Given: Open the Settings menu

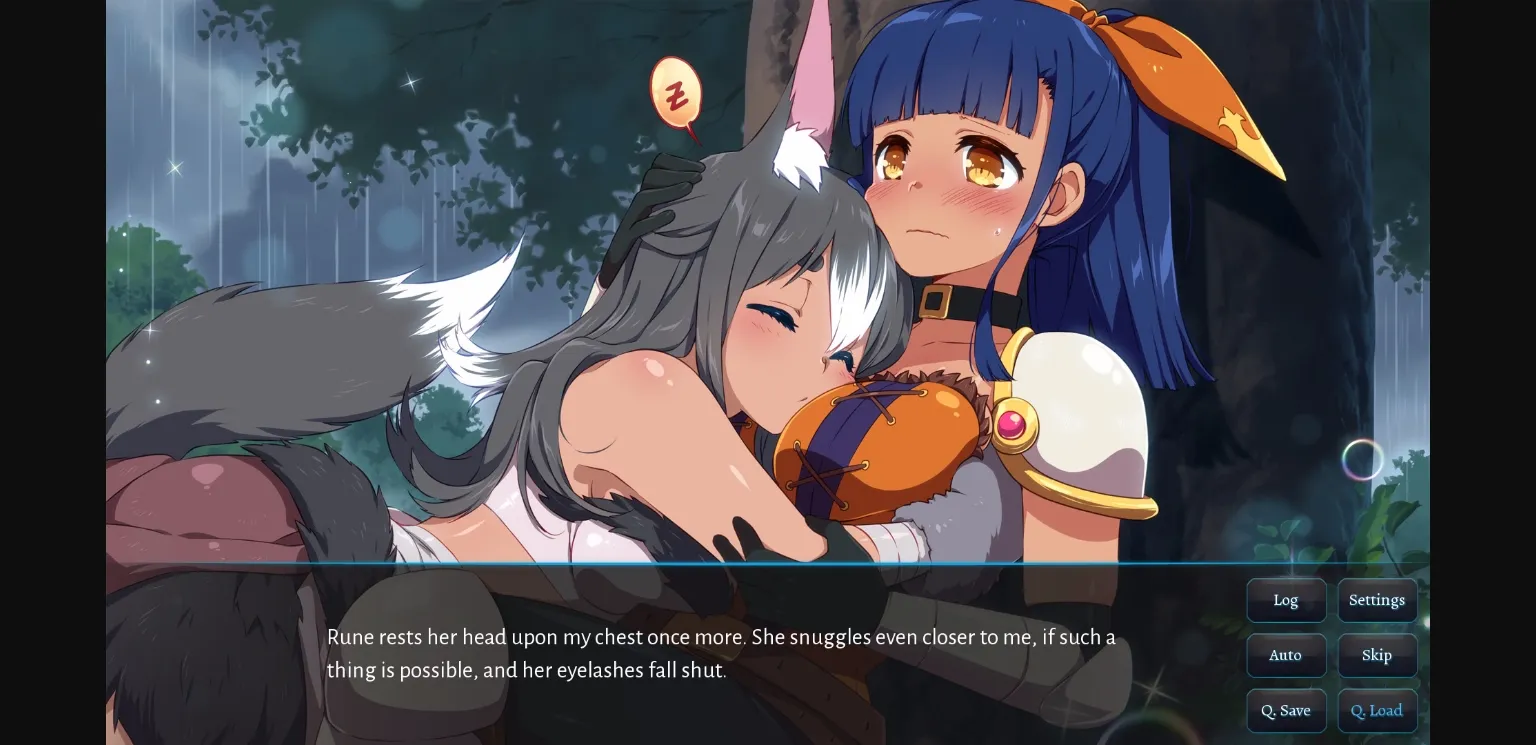Looking at the screenshot, I should 1377,600.
